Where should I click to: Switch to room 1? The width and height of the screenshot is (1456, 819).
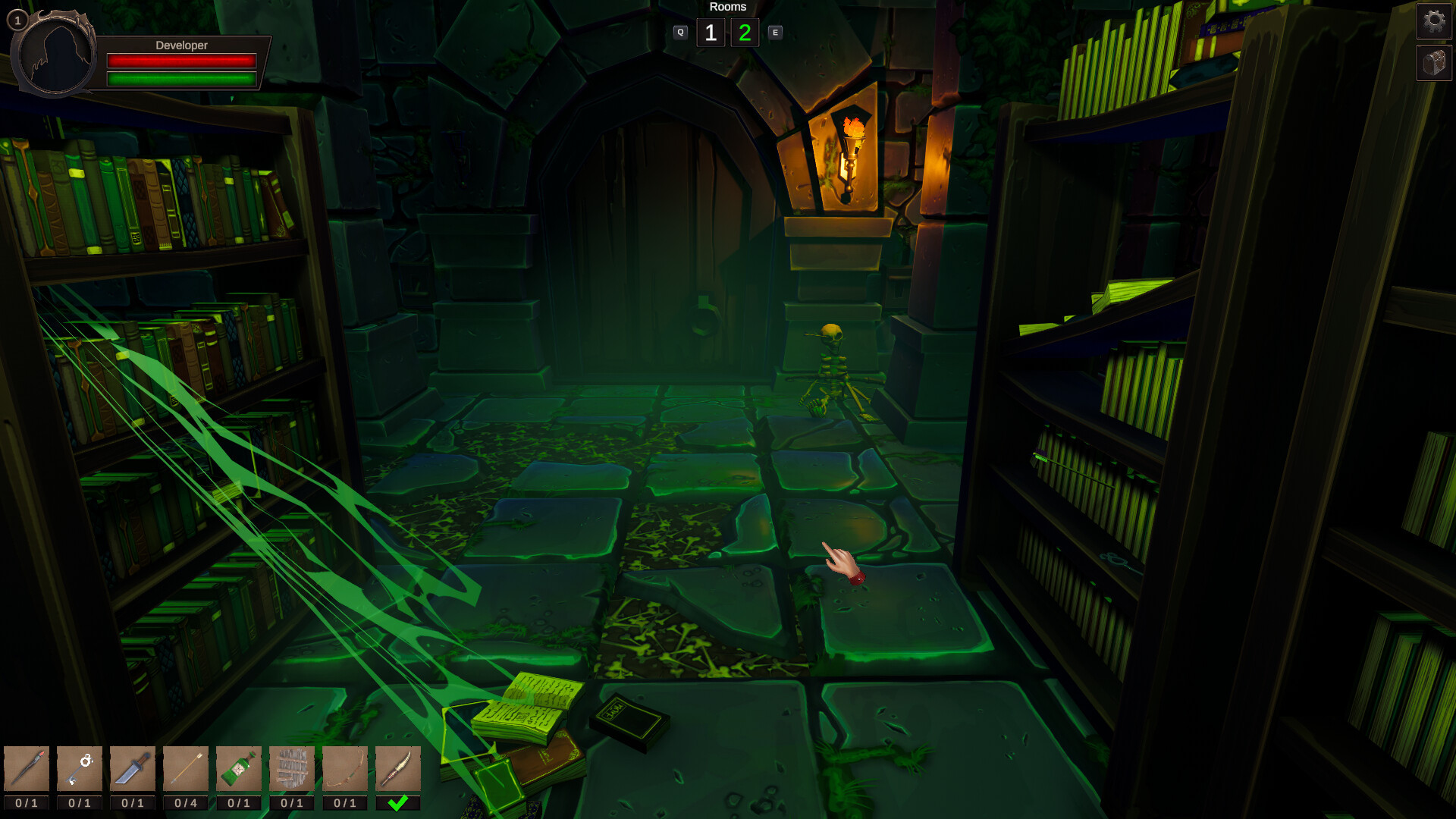coord(711,33)
